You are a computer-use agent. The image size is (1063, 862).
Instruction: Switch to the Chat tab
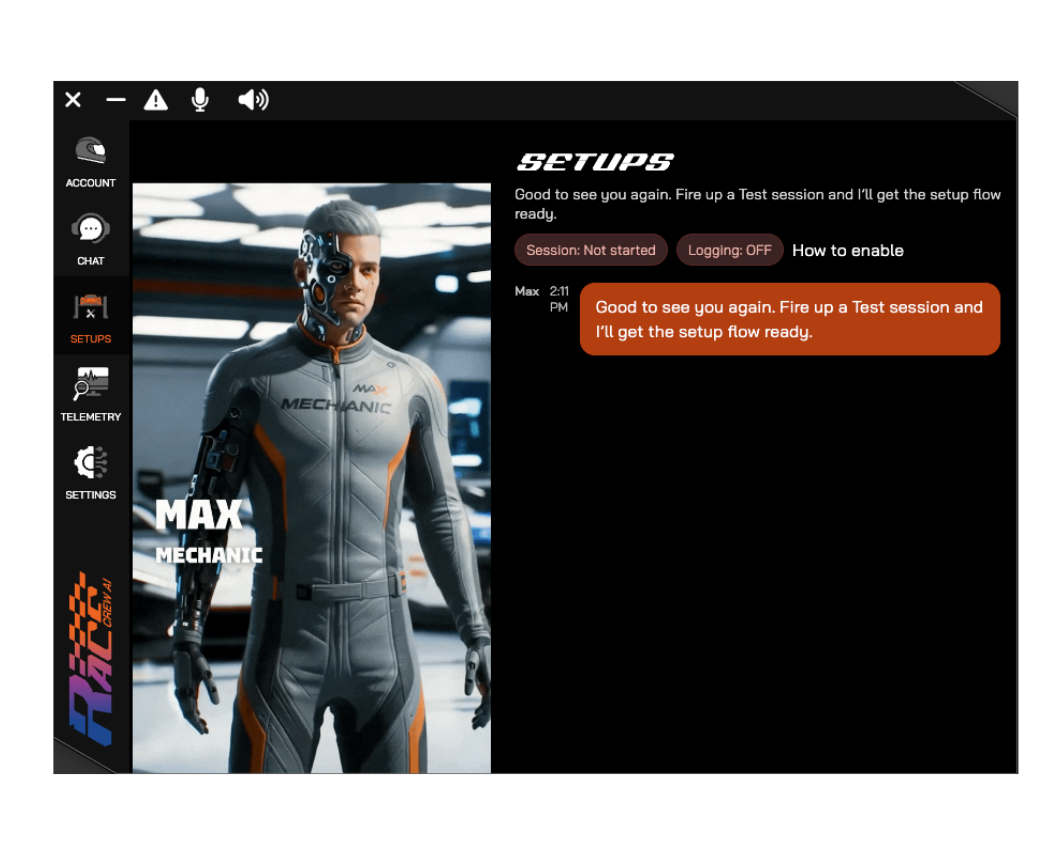tap(91, 239)
